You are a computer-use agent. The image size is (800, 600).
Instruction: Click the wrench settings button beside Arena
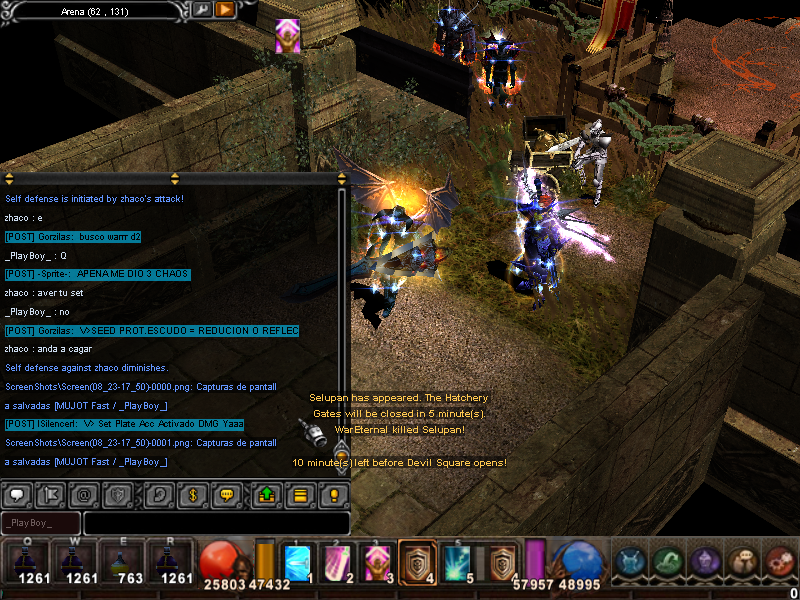[202, 10]
